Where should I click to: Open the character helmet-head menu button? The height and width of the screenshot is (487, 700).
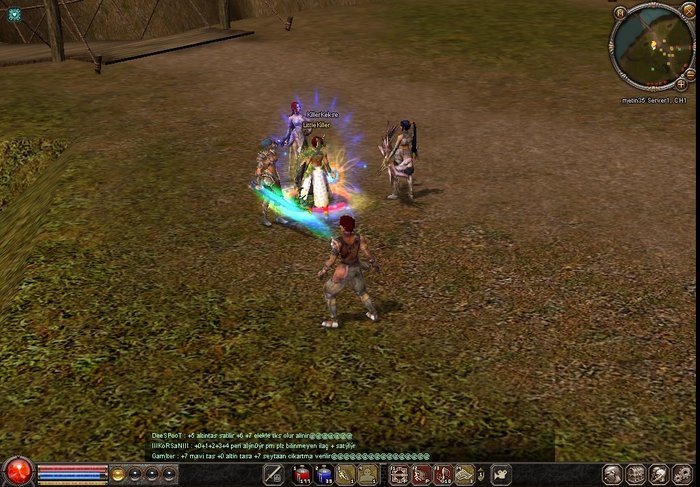point(612,475)
